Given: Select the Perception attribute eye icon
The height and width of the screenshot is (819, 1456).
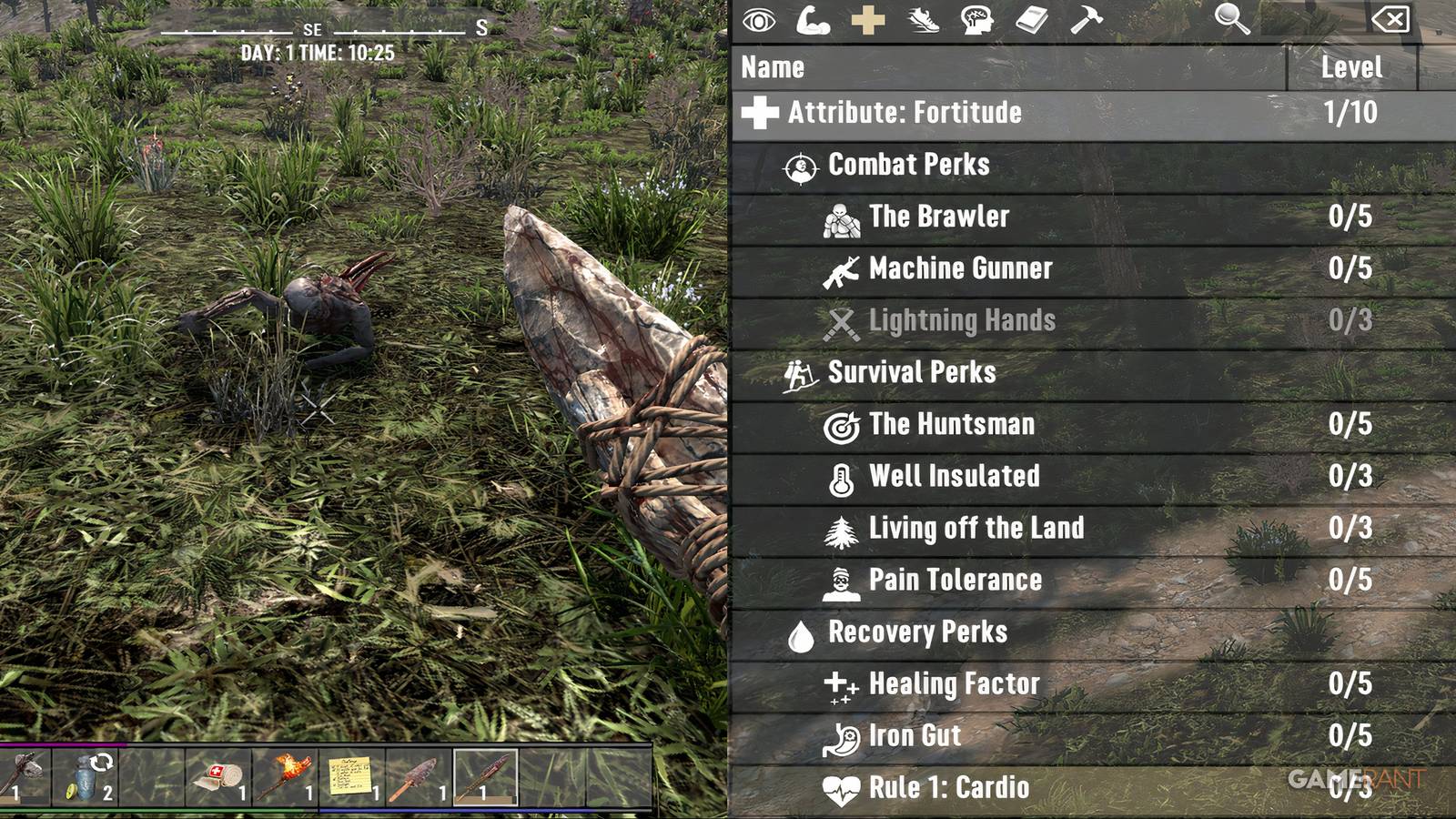Looking at the screenshot, I should click(761, 22).
